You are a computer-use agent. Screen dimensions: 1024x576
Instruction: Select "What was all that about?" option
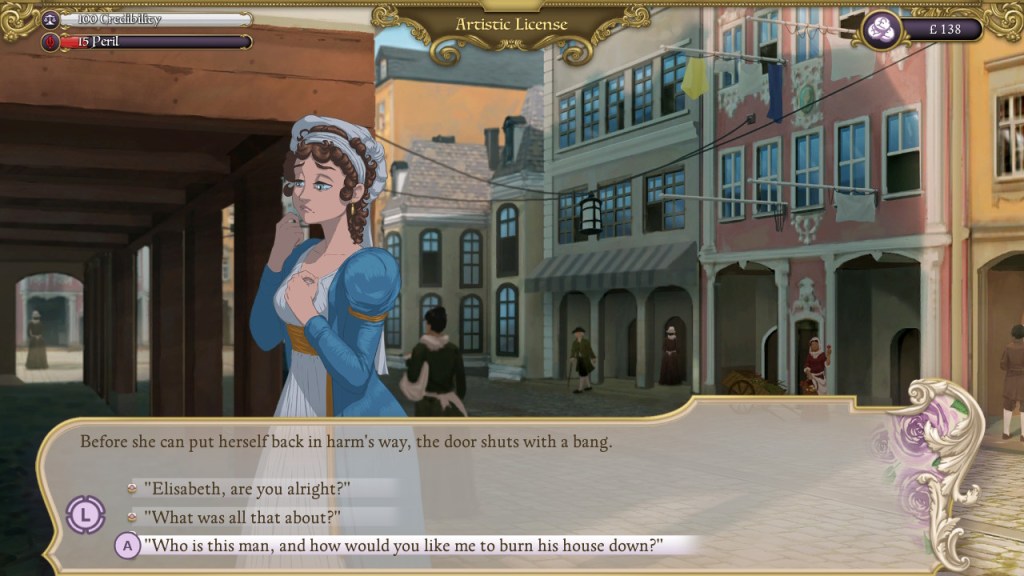pos(242,517)
